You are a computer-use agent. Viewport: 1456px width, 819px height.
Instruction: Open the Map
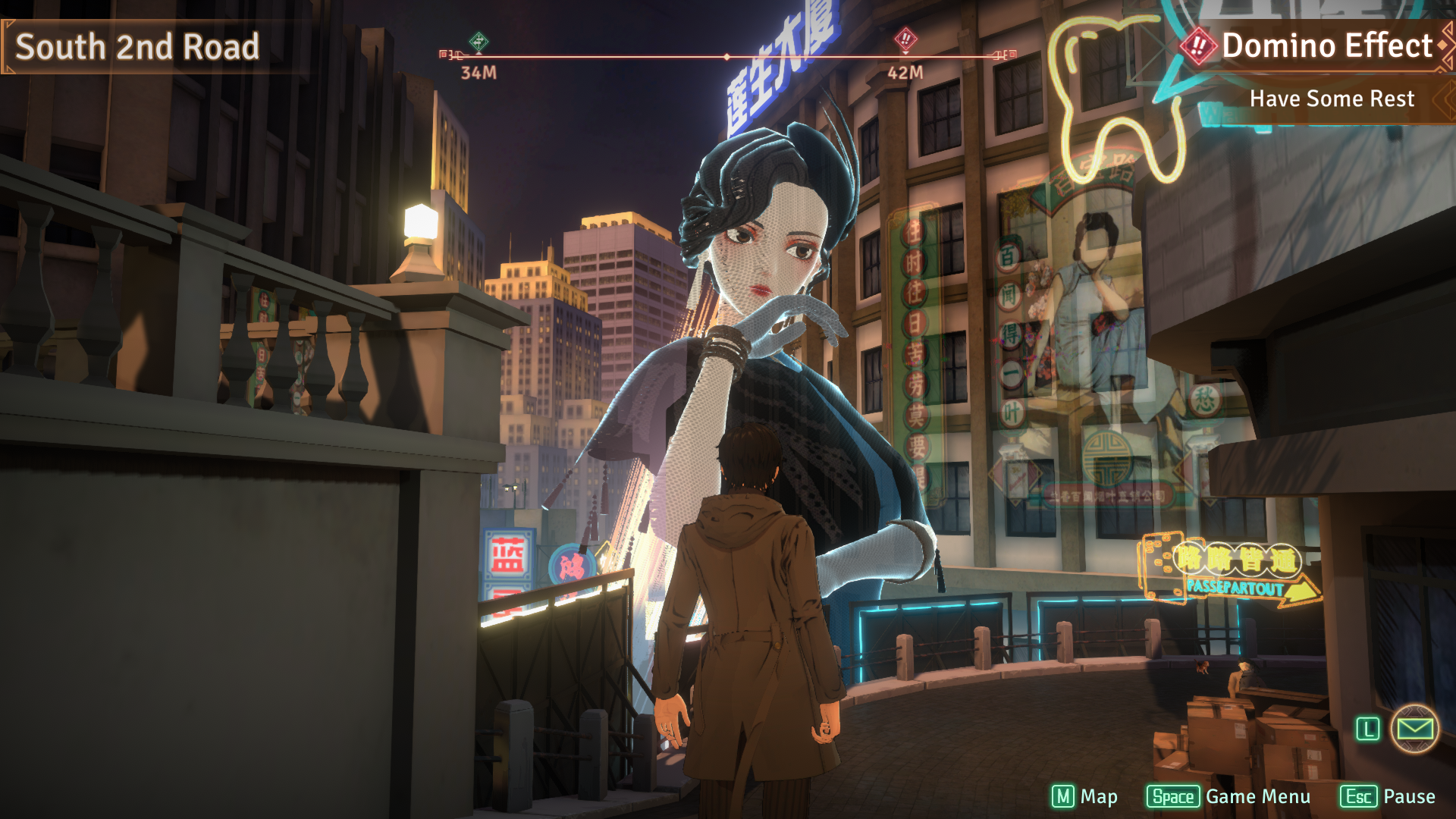tap(1084, 797)
